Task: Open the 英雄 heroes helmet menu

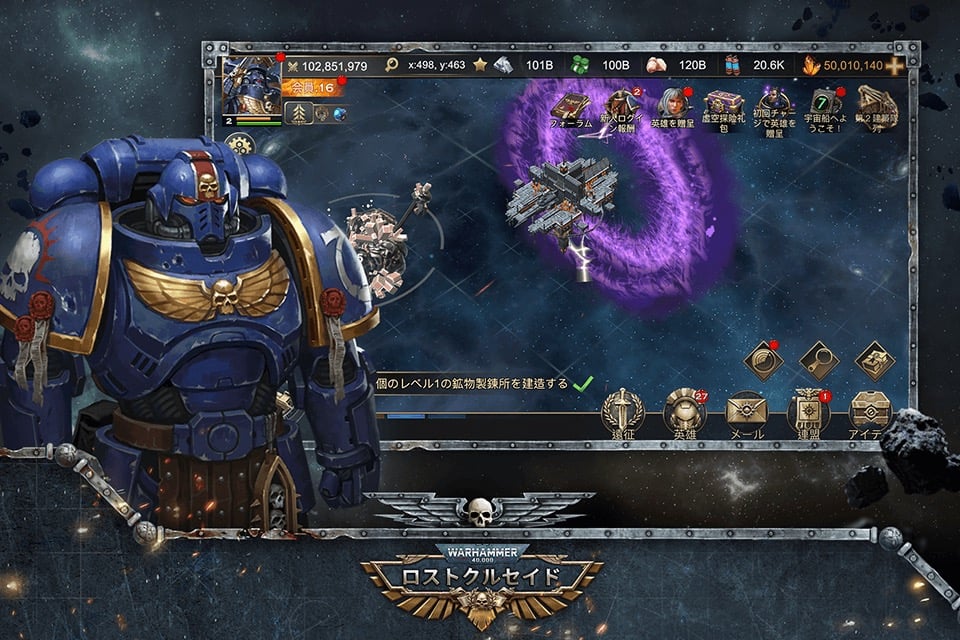Action: click(684, 411)
